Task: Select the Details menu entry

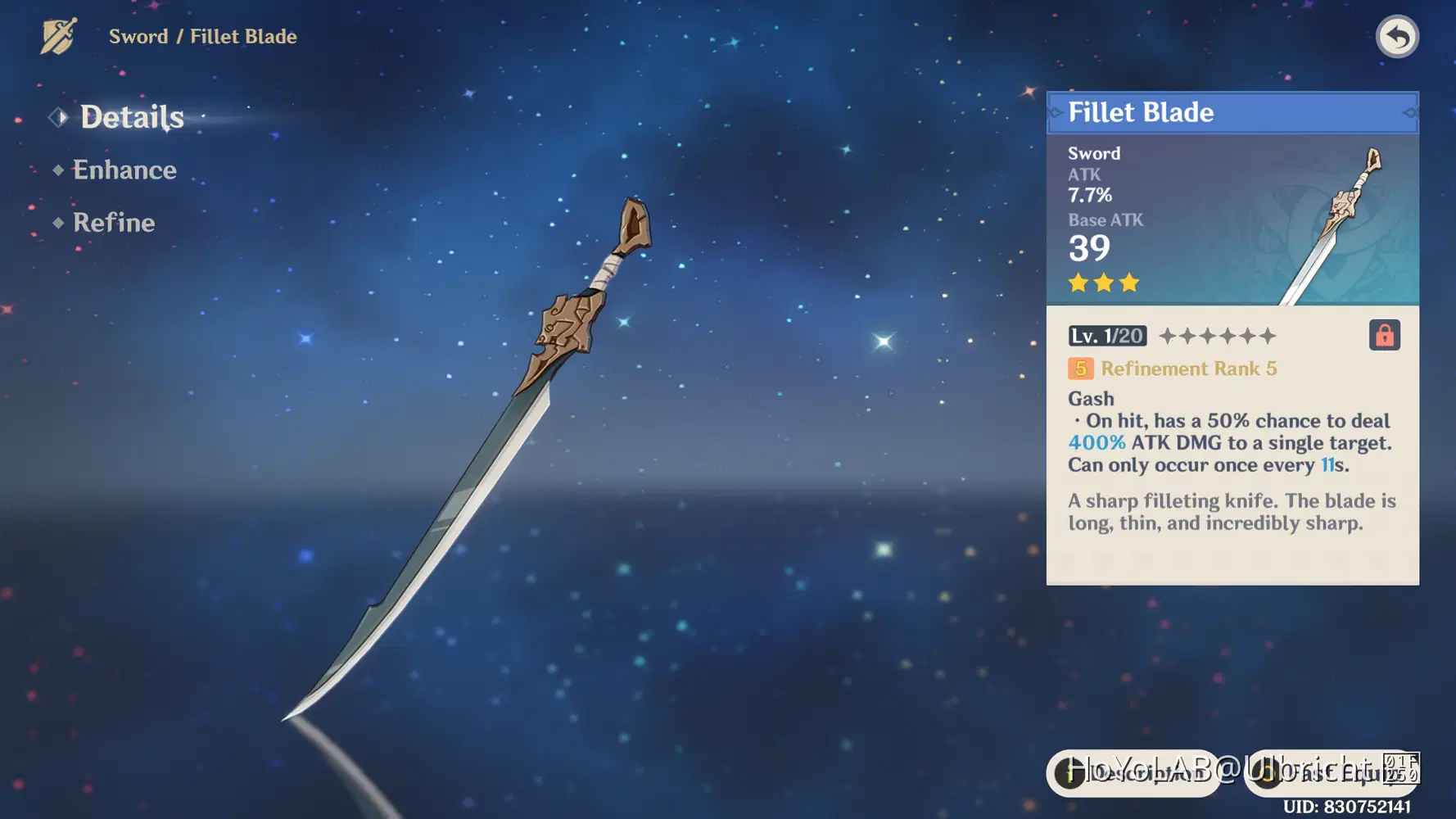Action: pos(132,117)
